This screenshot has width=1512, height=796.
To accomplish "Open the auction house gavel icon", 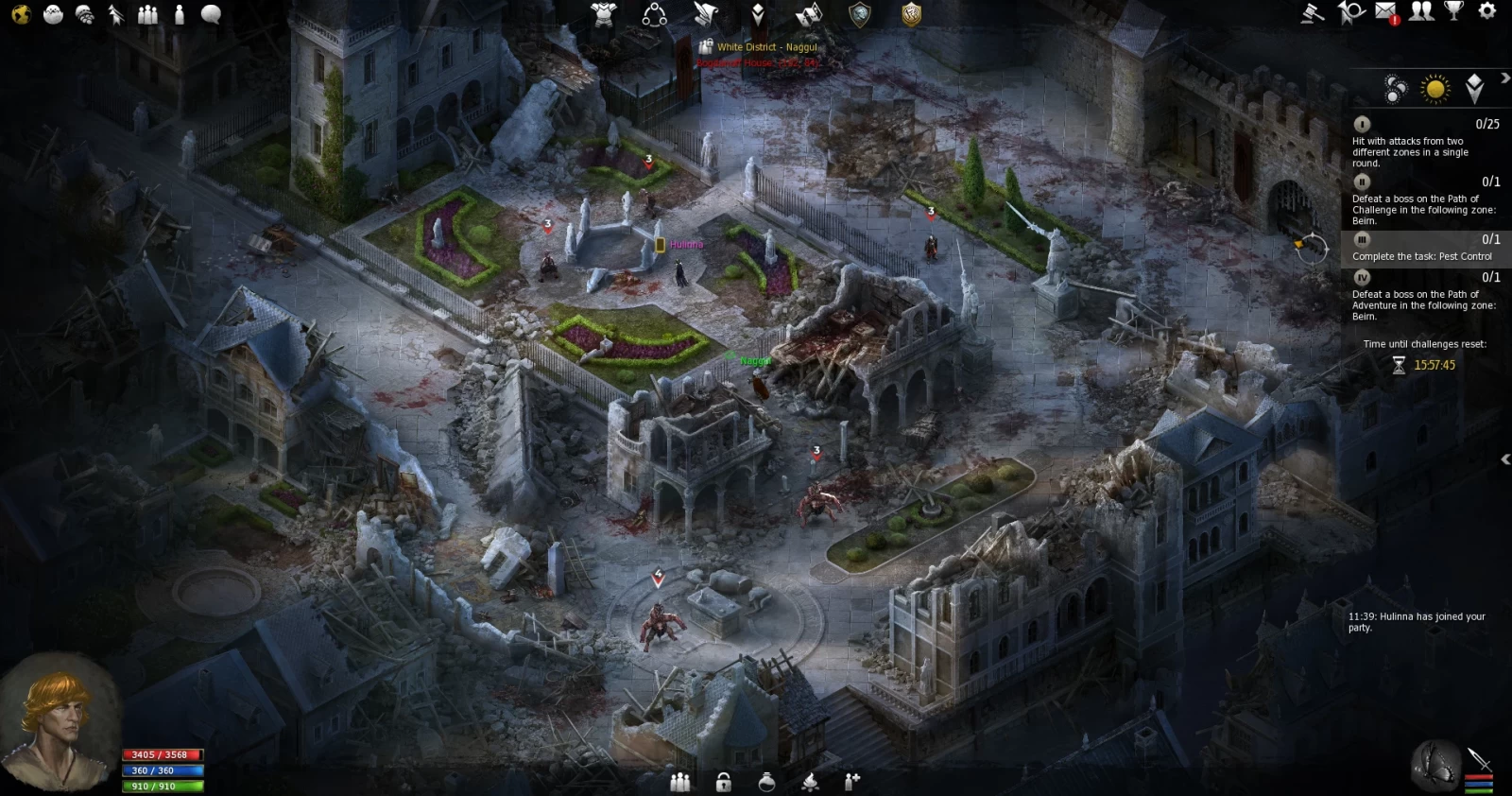I will pos(1313,12).
